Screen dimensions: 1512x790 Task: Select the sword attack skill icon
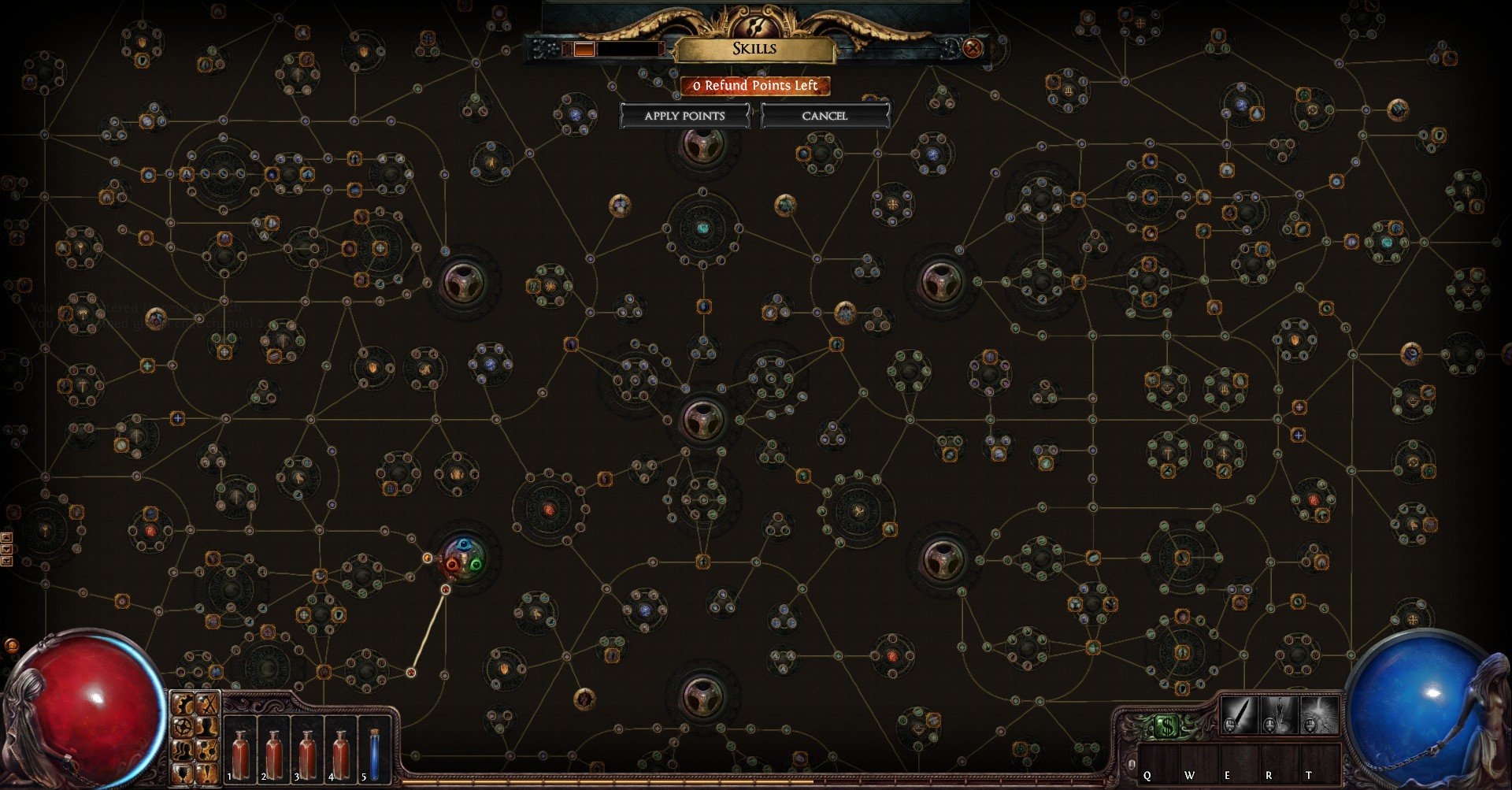1239,714
